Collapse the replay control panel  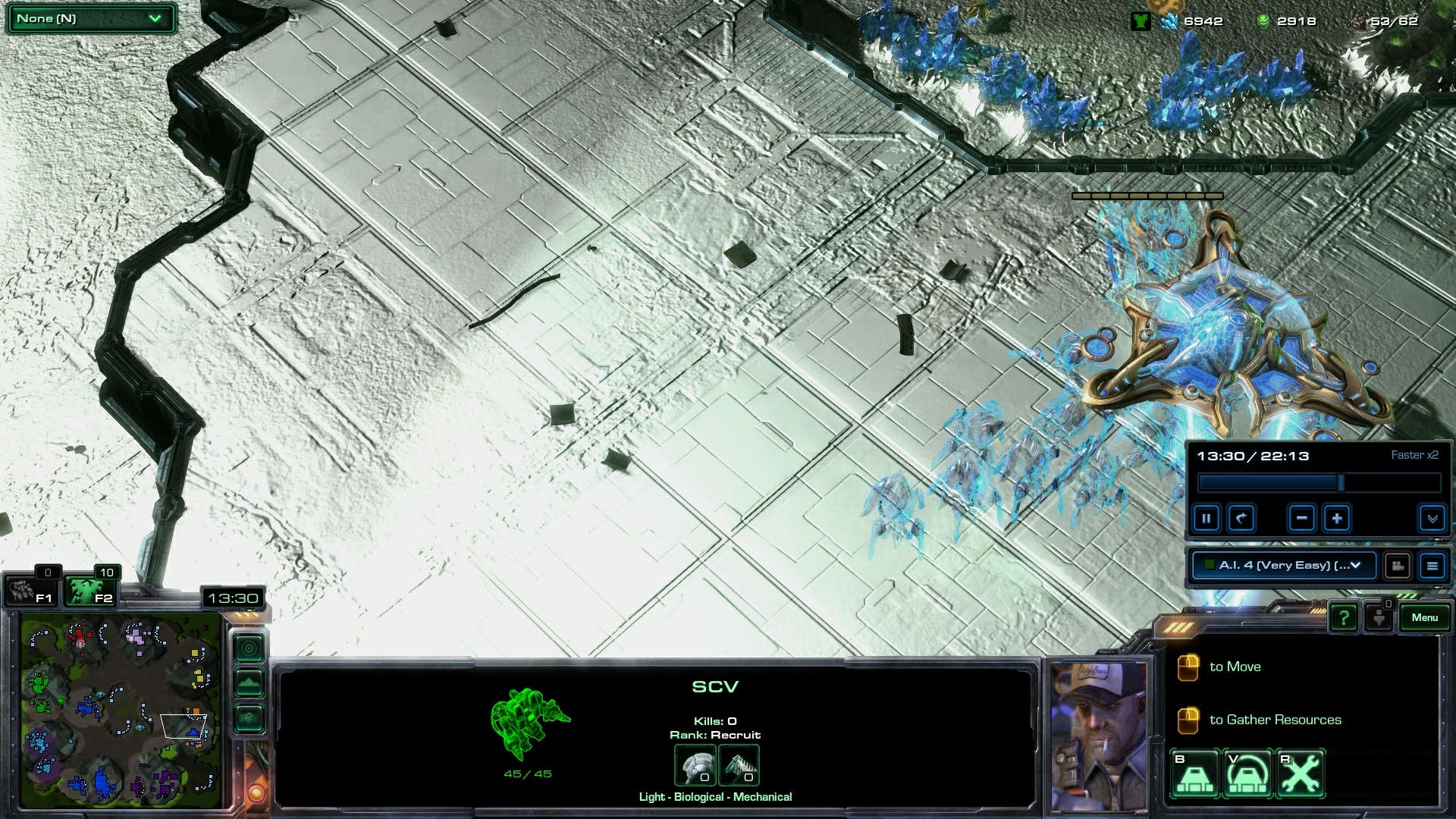[1432, 519]
